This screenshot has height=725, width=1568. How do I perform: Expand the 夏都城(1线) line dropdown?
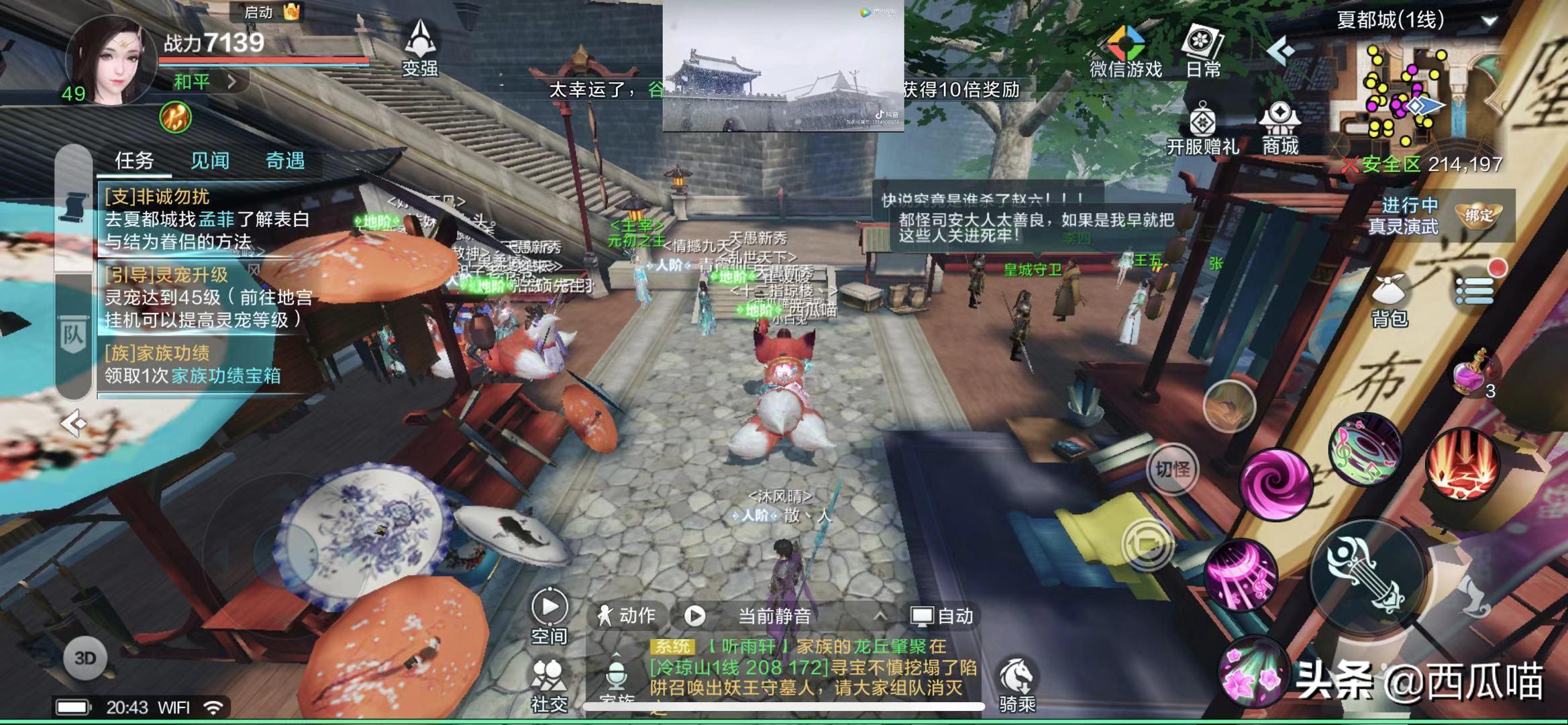(x=1489, y=21)
